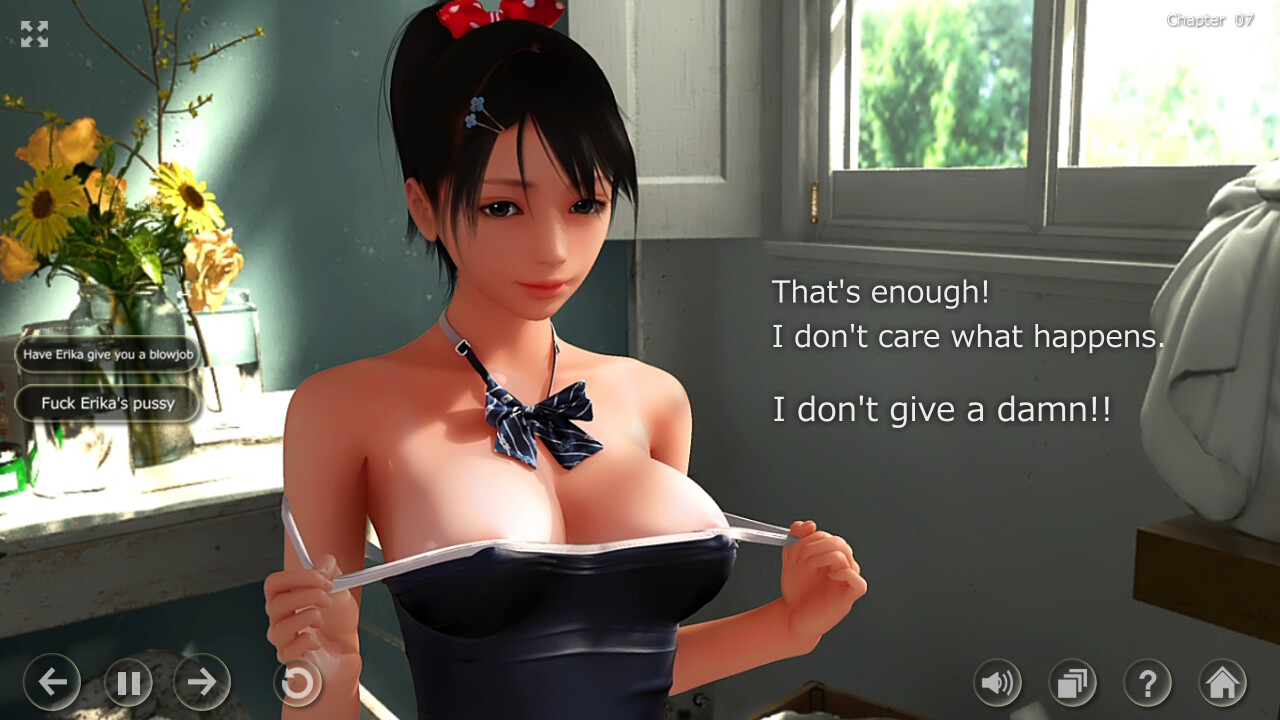1280x720 pixels.
Task: Go back to the previous scene
Action: [x=53, y=683]
